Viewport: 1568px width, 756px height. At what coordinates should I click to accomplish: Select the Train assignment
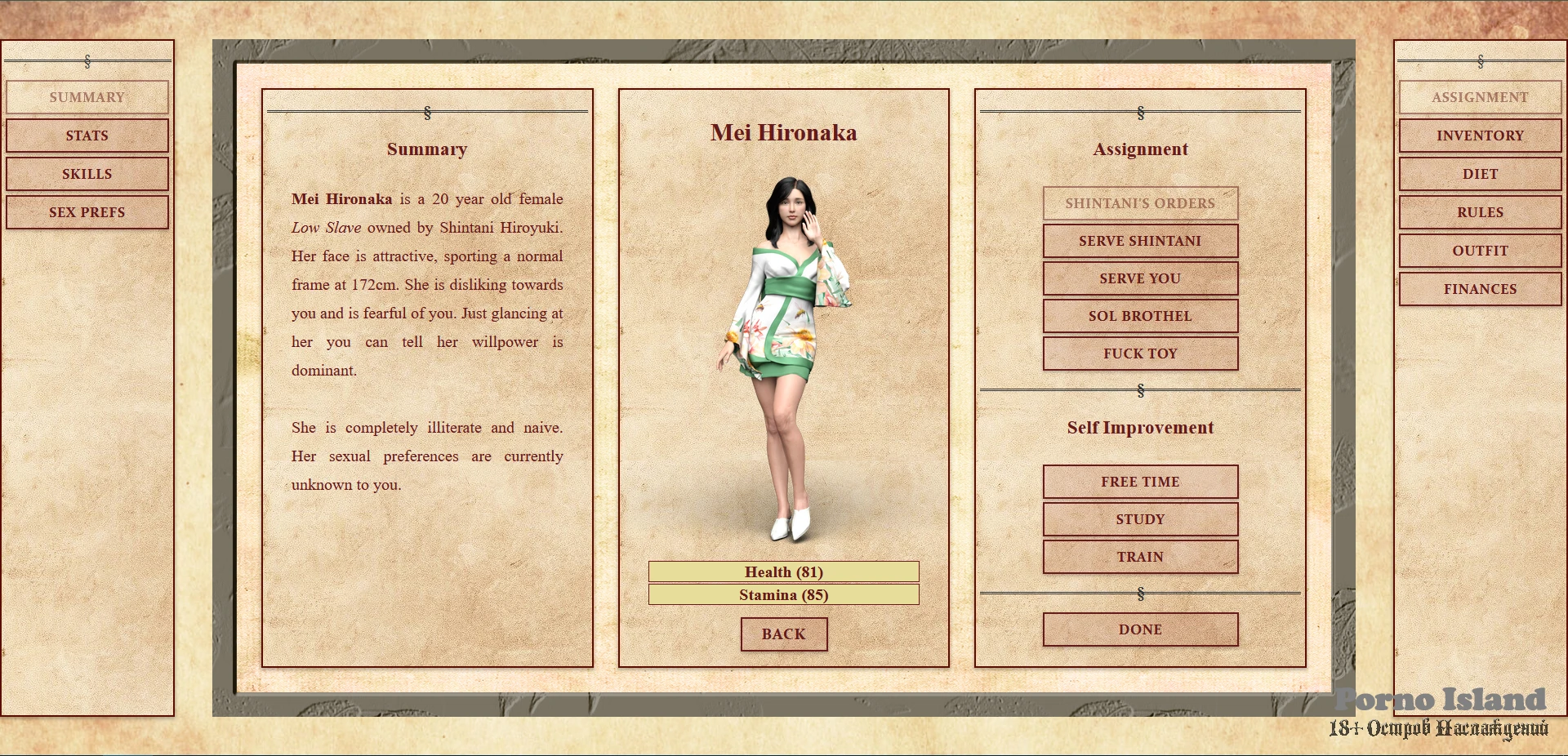click(1140, 557)
